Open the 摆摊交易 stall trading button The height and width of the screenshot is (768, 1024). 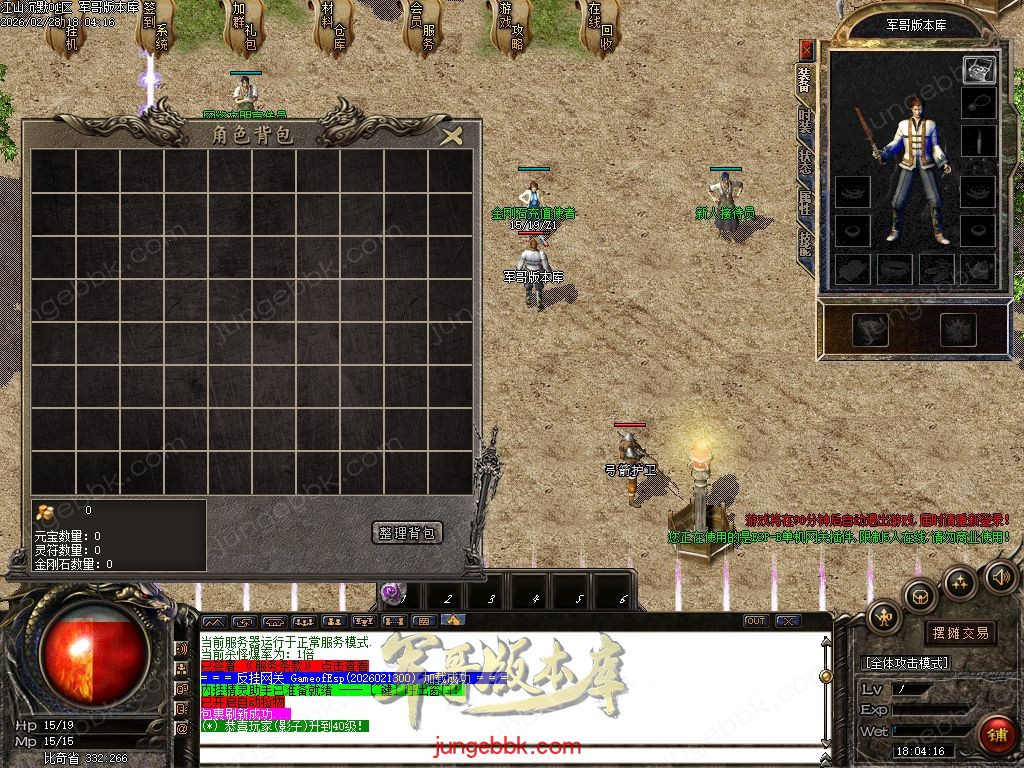960,633
